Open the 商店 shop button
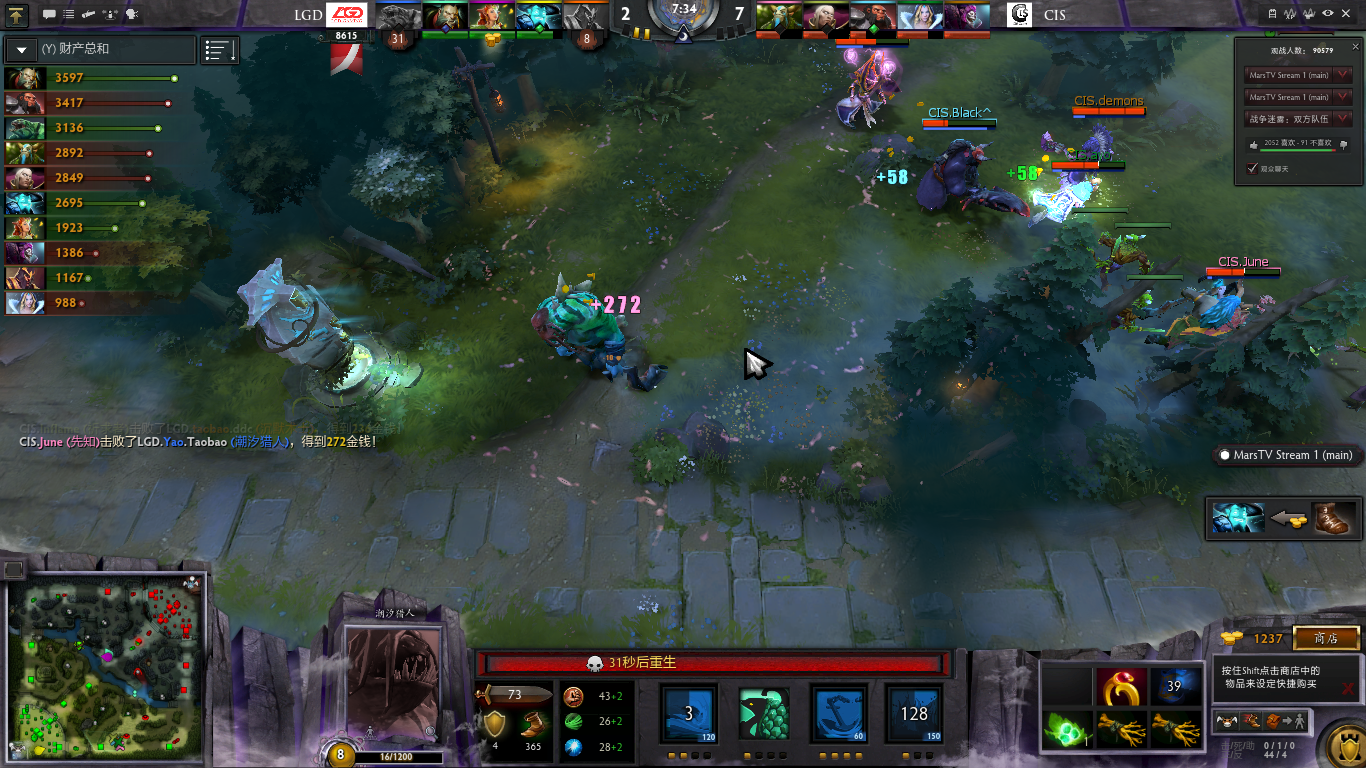The height and width of the screenshot is (768, 1366). tap(1326, 638)
